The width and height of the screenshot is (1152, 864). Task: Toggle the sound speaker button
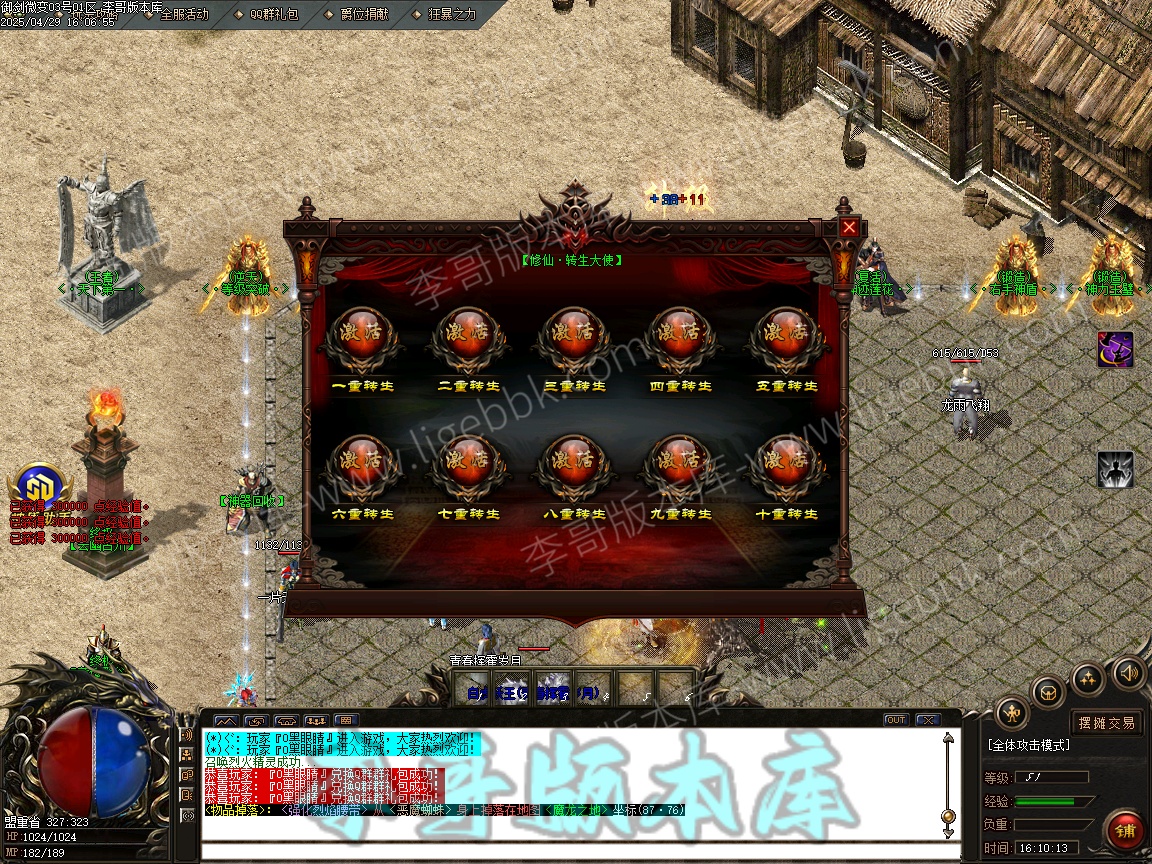1129,672
